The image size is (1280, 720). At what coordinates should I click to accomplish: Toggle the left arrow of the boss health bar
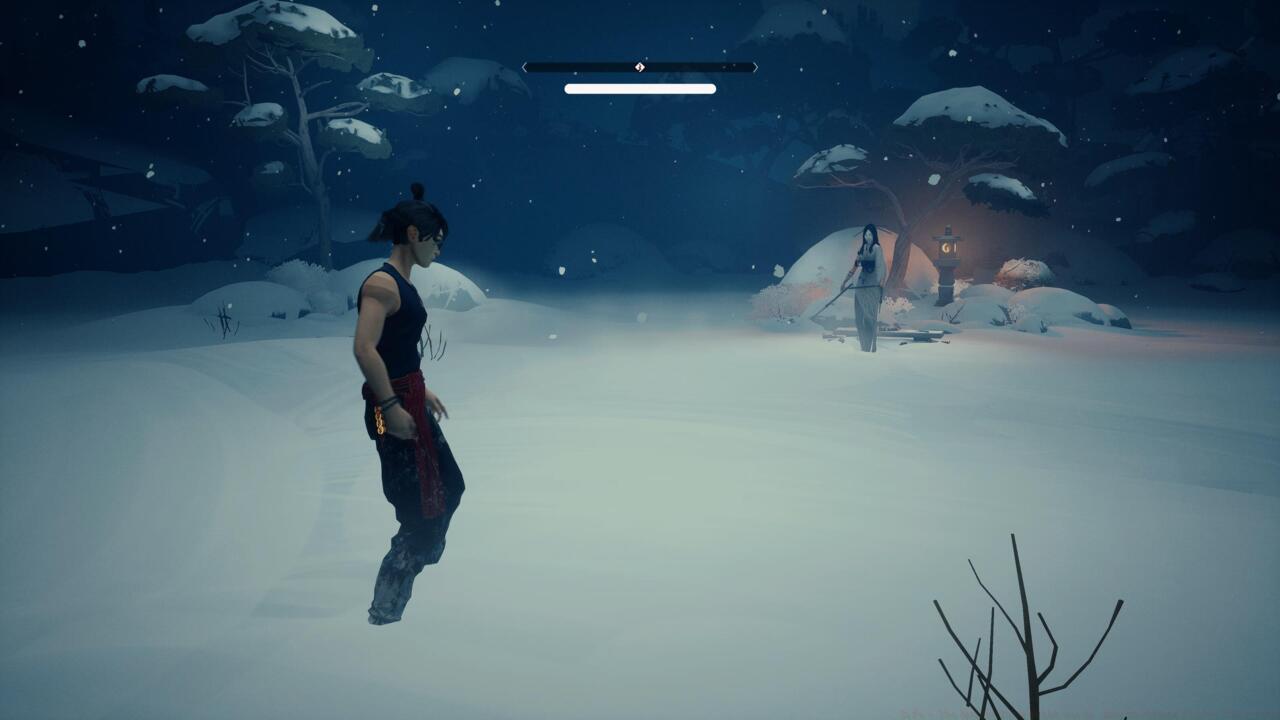(524, 66)
